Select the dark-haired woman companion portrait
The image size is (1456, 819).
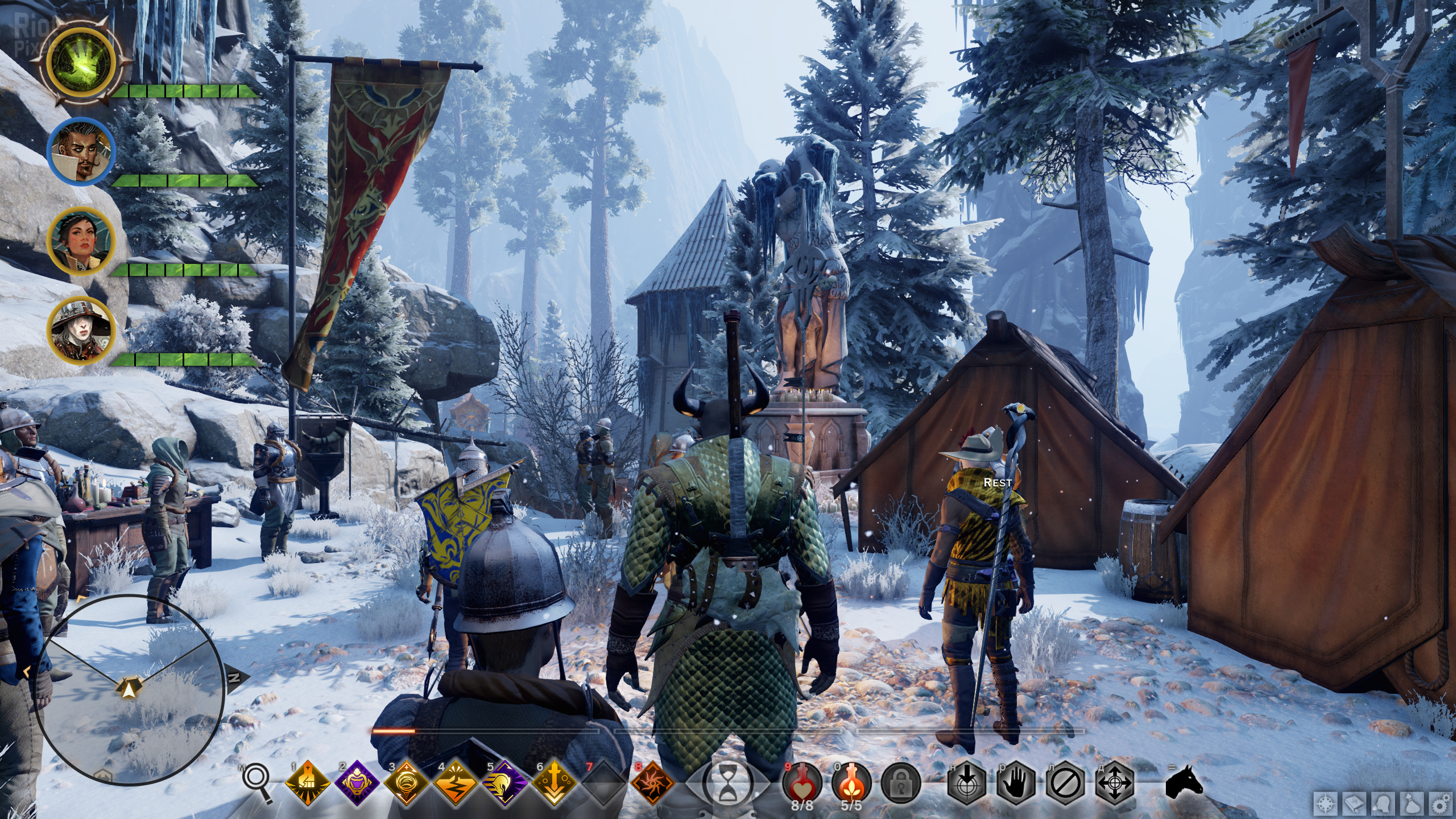click(81, 241)
